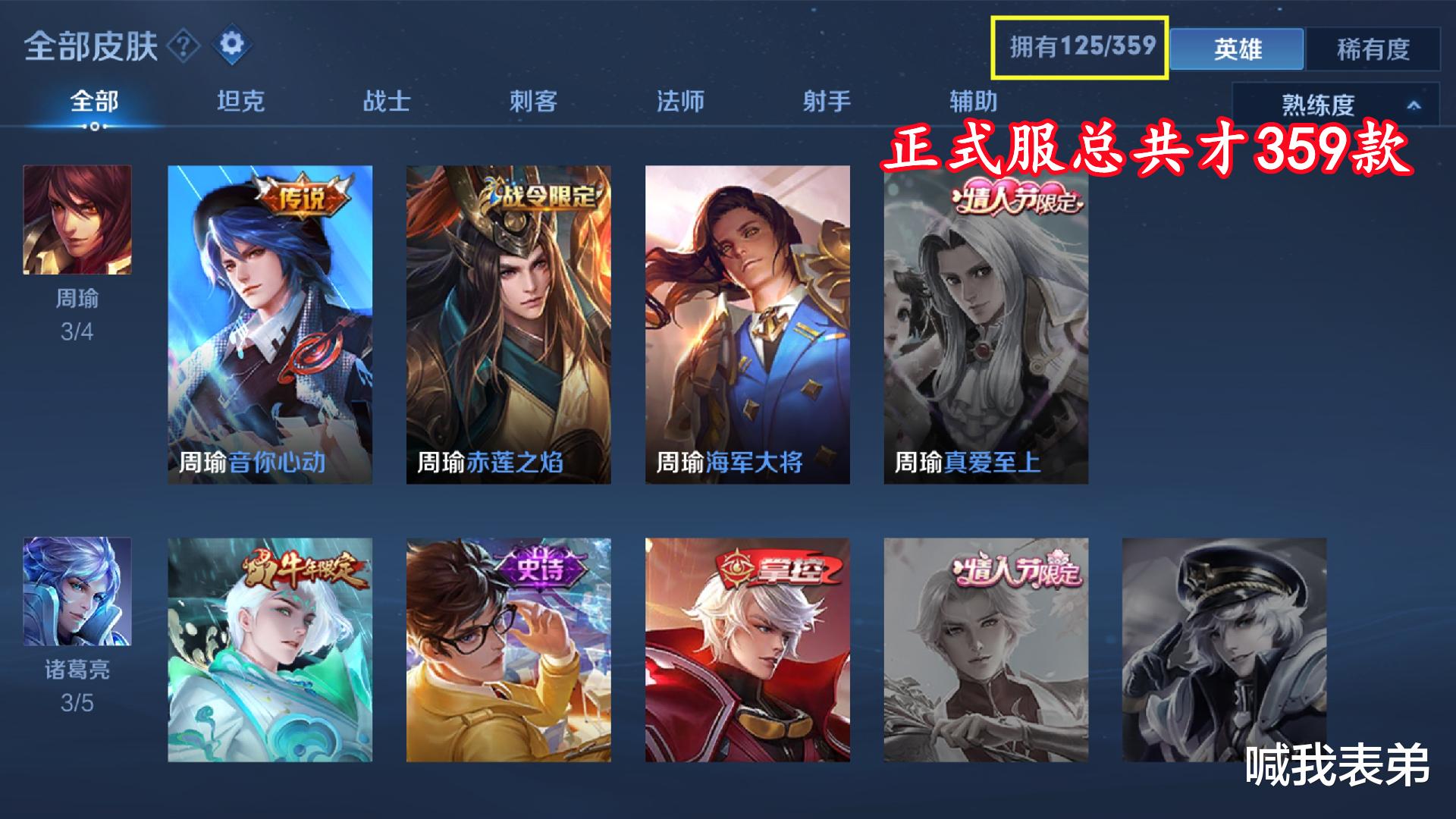Open the settings gear icon
The width and height of the screenshot is (1456, 819).
point(234,44)
